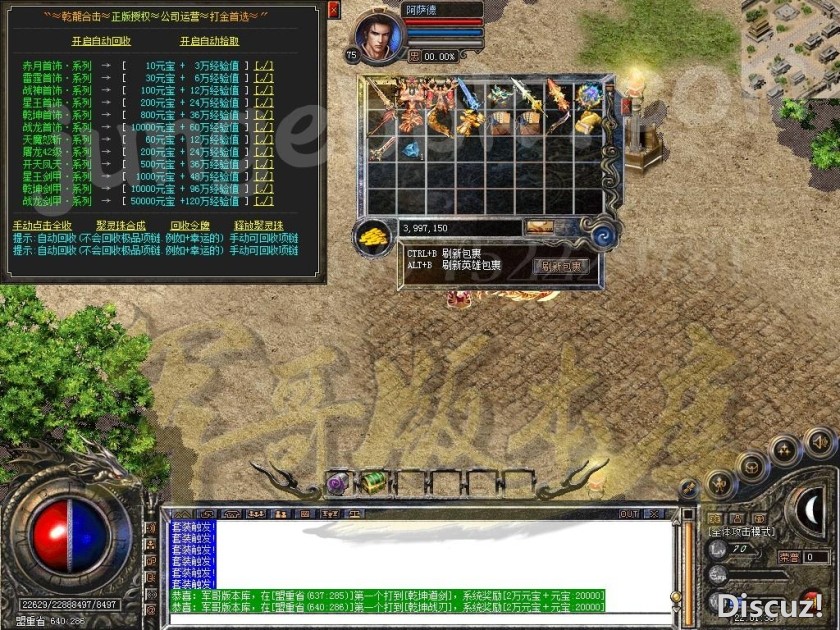Screen dimensions: 840x630
Task: Use the purple orb hotbar item
Action: coord(337,483)
